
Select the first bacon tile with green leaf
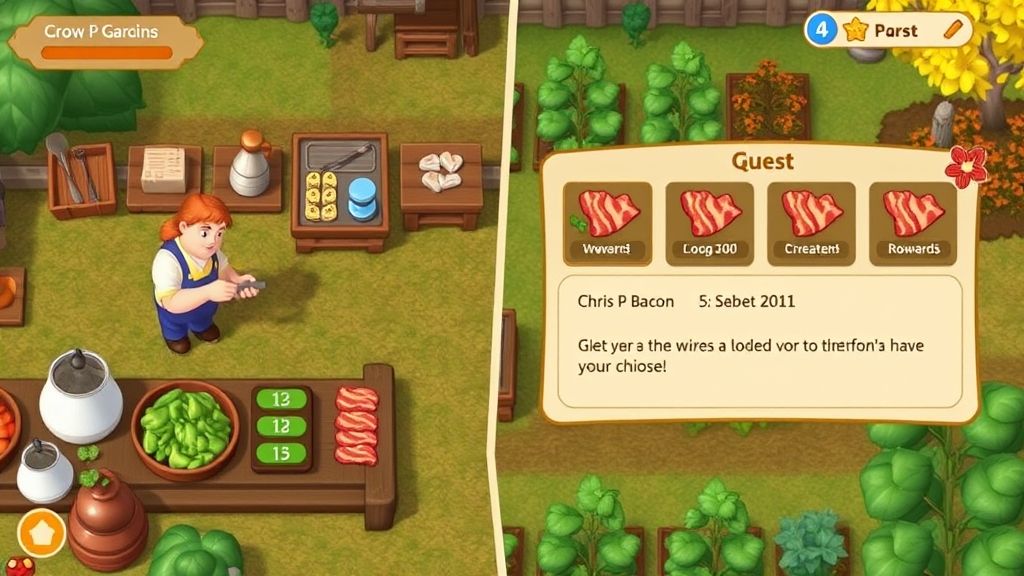click(x=608, y=223)
